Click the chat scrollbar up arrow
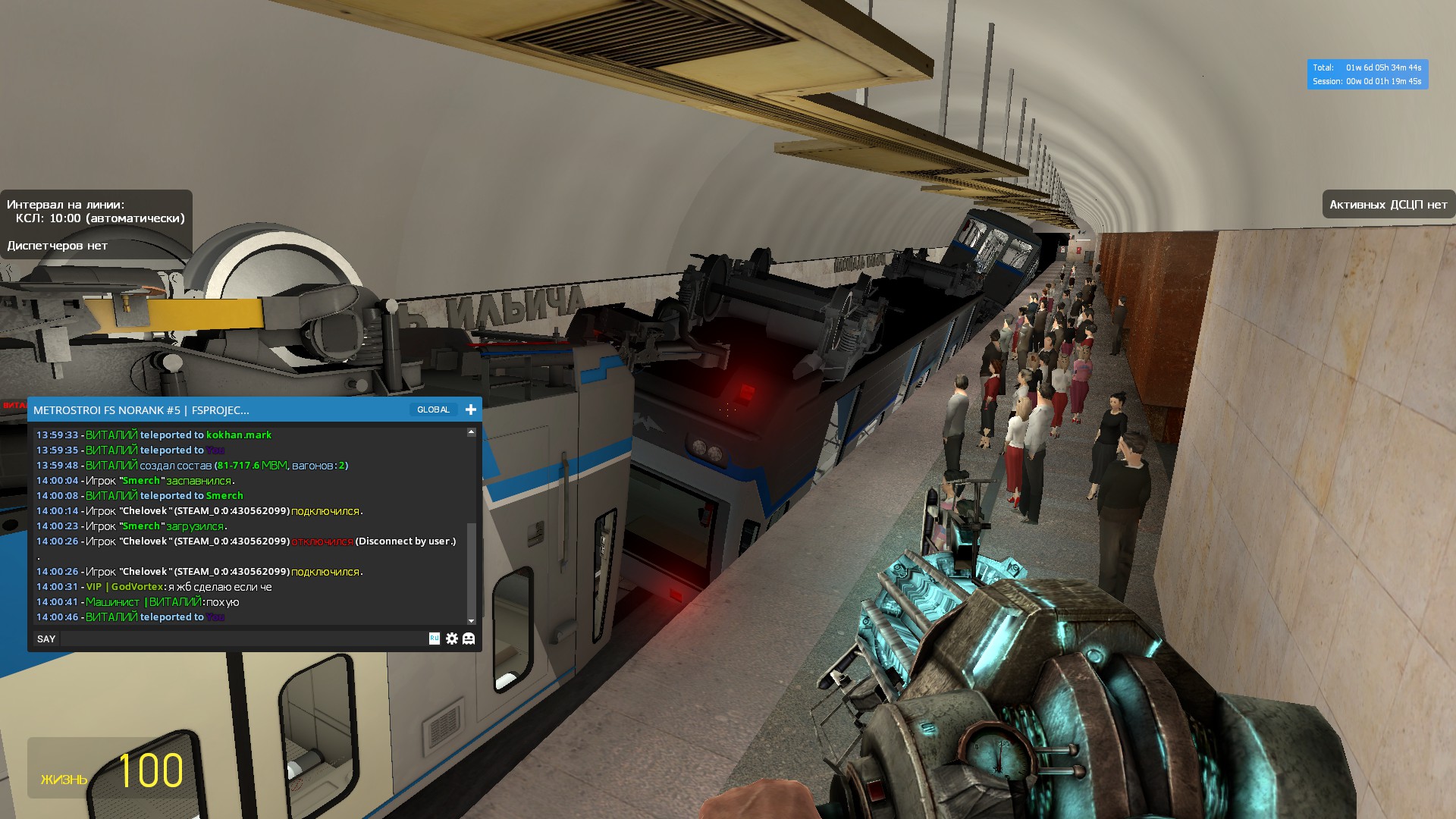Viewport: 1456px width, 819px height. pos(471,432)
